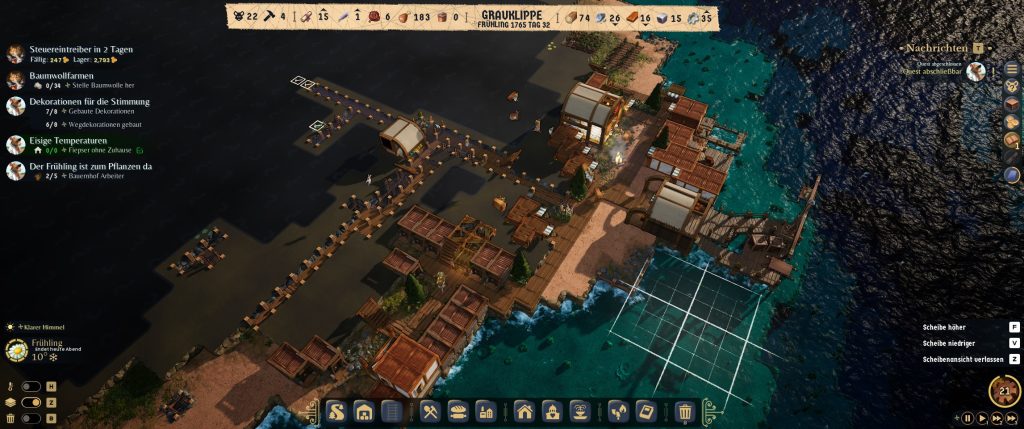This screenshot has height=429, width=1024.
Task: Click the round population counter showing 21
Action: coord(1004,391)
